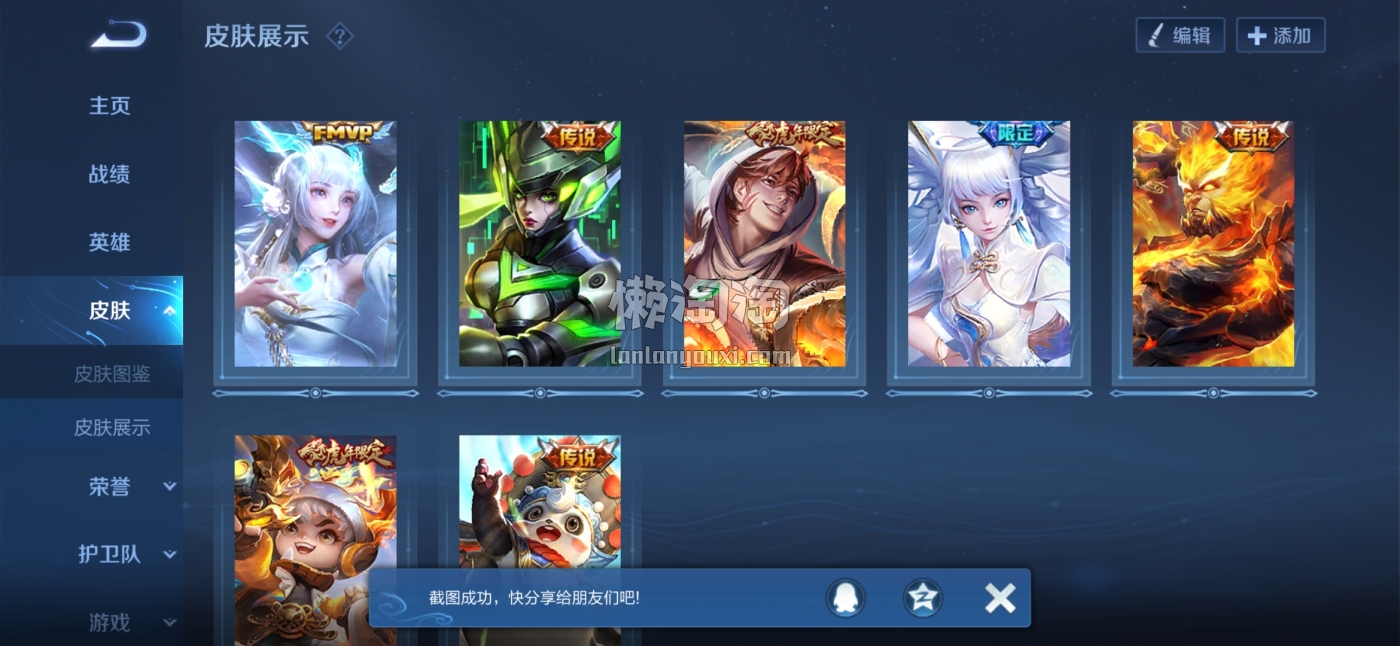Viewport: 1400px width, 646px height.
Task: Open the 英雄 heroes tab
Action: [110, 242]
